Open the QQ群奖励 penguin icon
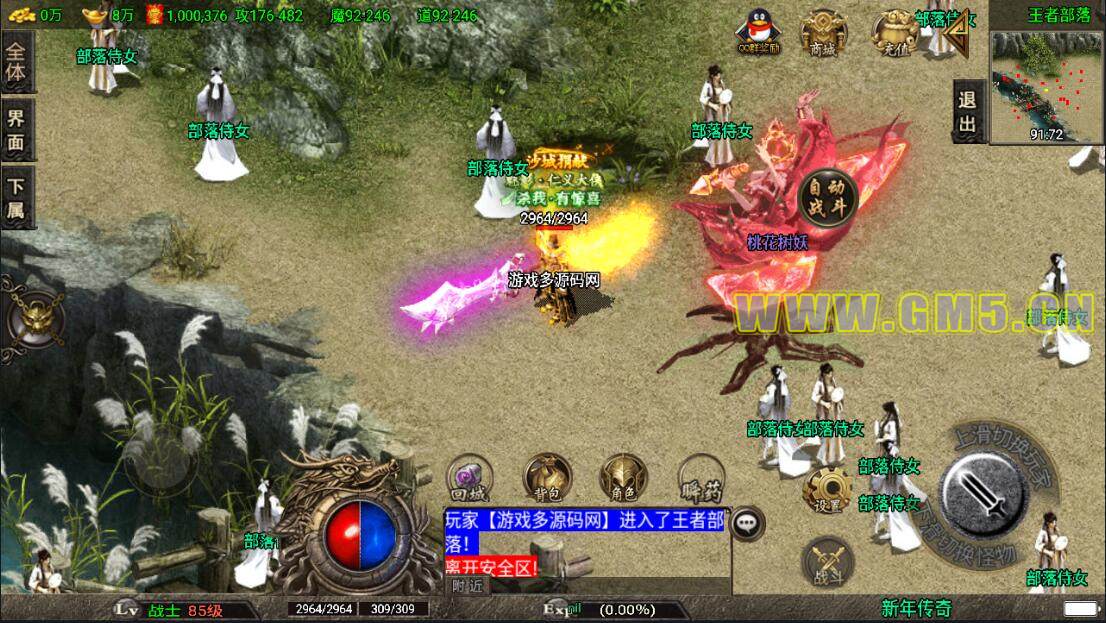The image size is (1106, 623). pyautogui.click(x=760, y=32)
